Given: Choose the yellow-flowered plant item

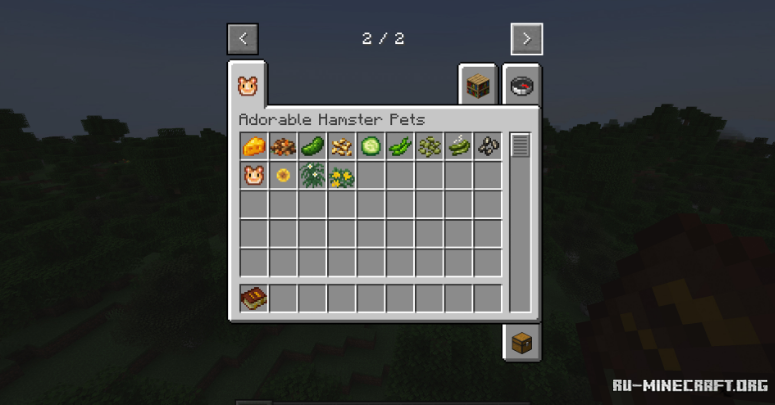Looking at the screenshot, I should pyautogui.click(x=342, y=176).
